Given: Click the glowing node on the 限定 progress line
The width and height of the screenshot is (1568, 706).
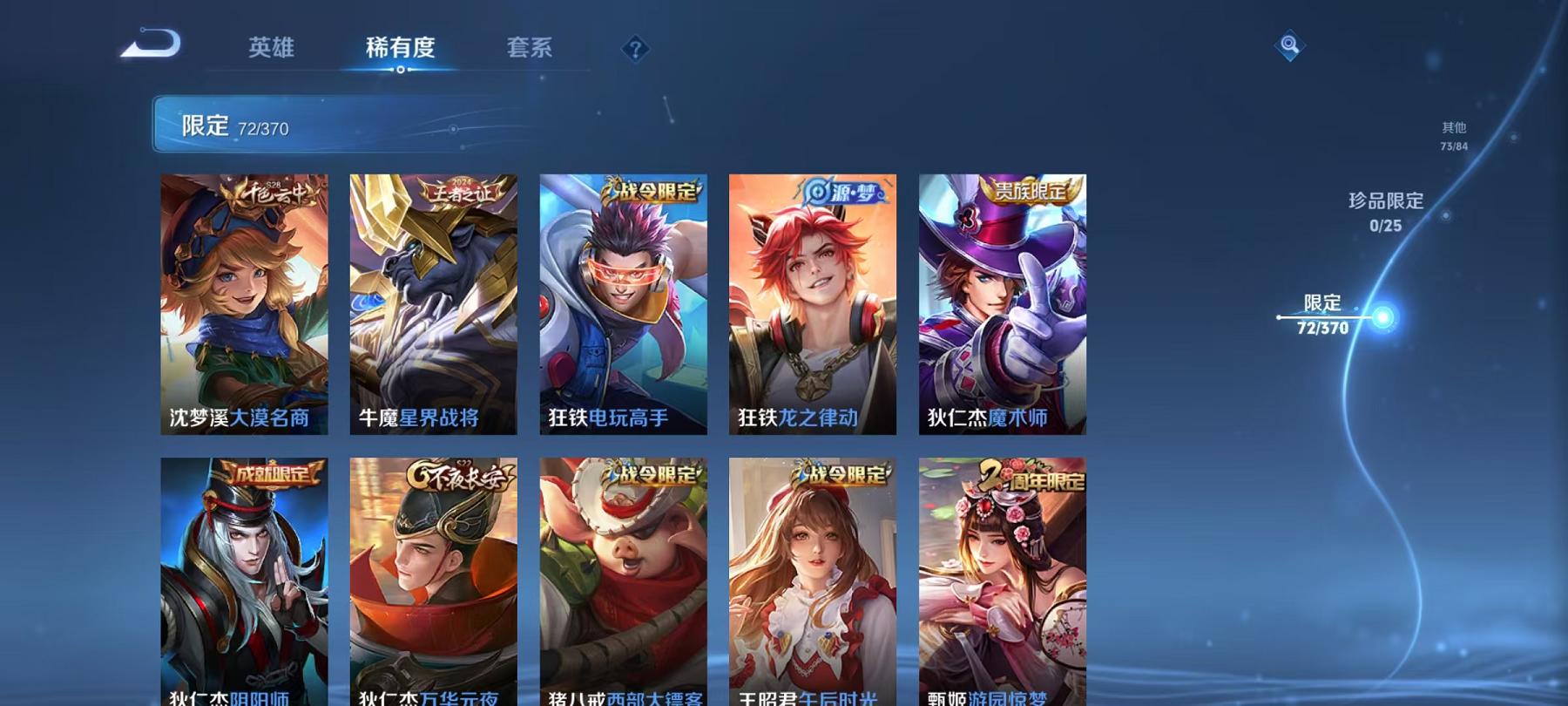Looking at the screenshot, I should tap(1383, 316).
